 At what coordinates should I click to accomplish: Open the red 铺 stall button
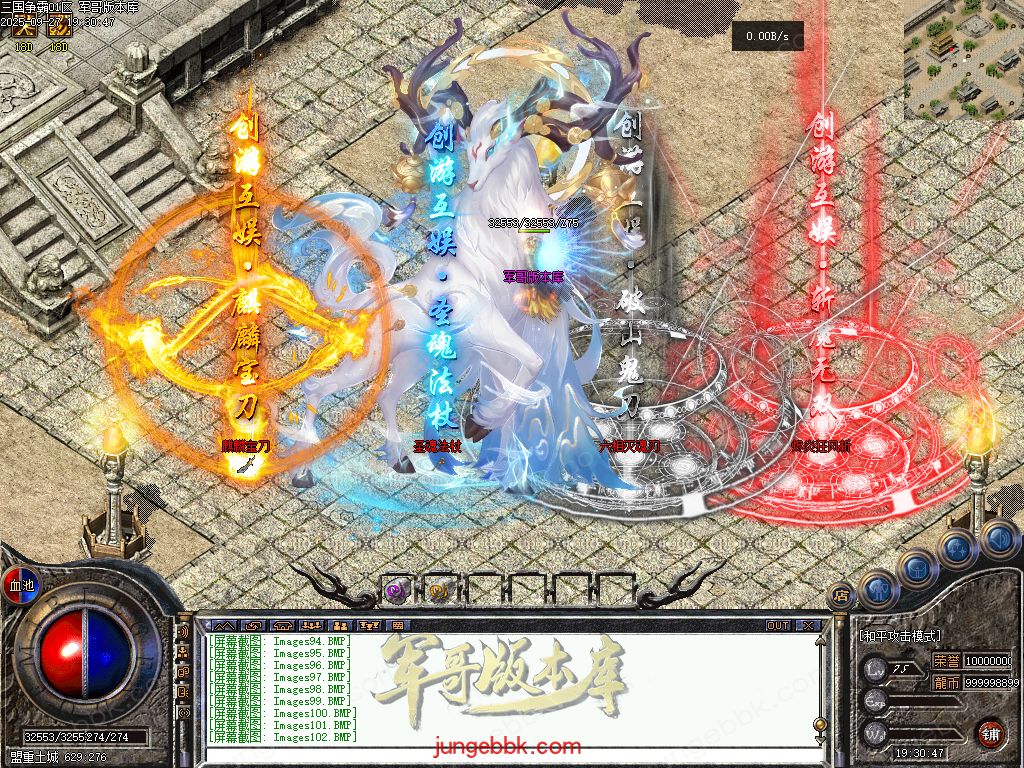[991, 732]
